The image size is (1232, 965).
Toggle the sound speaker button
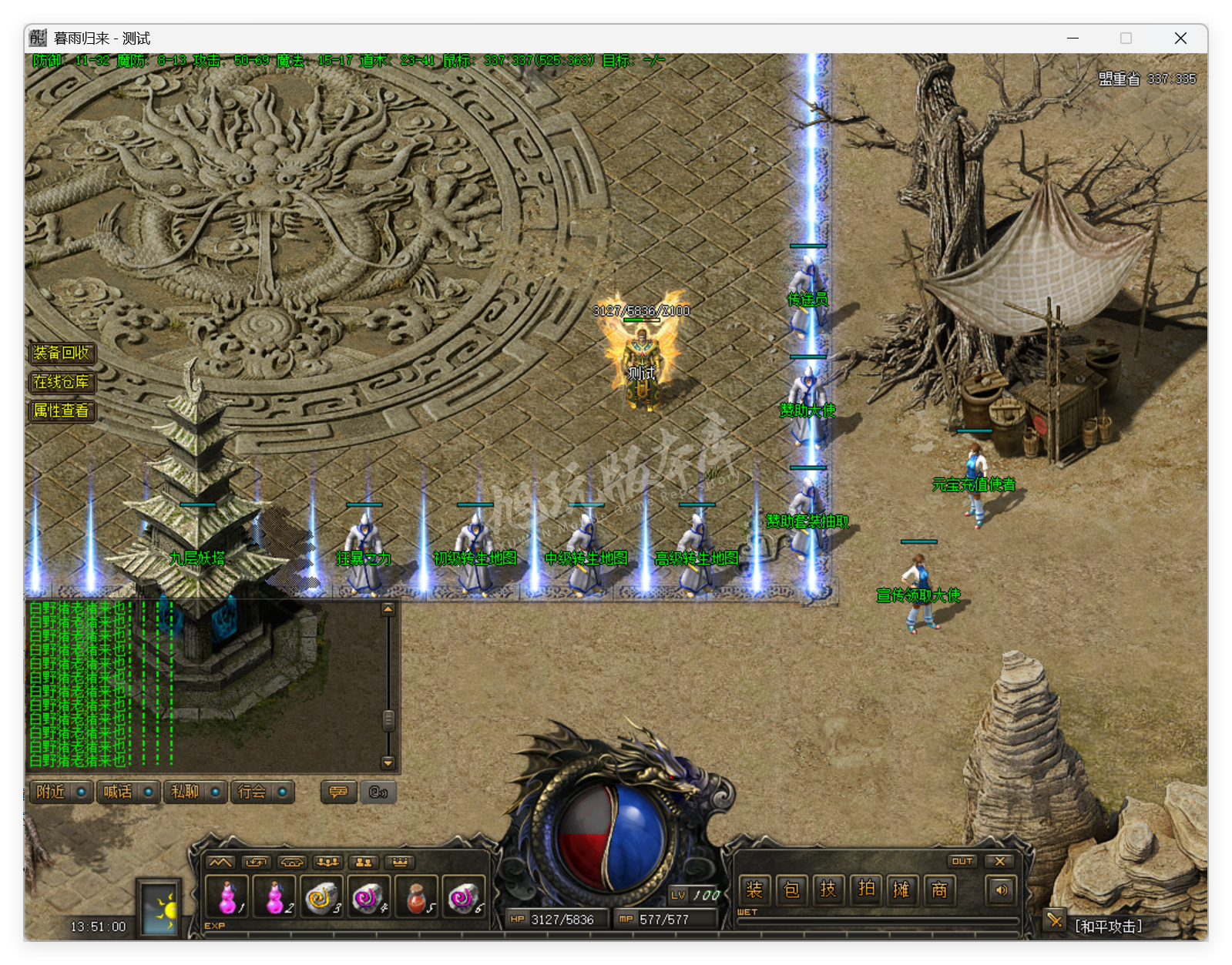tap(1001, 890)
